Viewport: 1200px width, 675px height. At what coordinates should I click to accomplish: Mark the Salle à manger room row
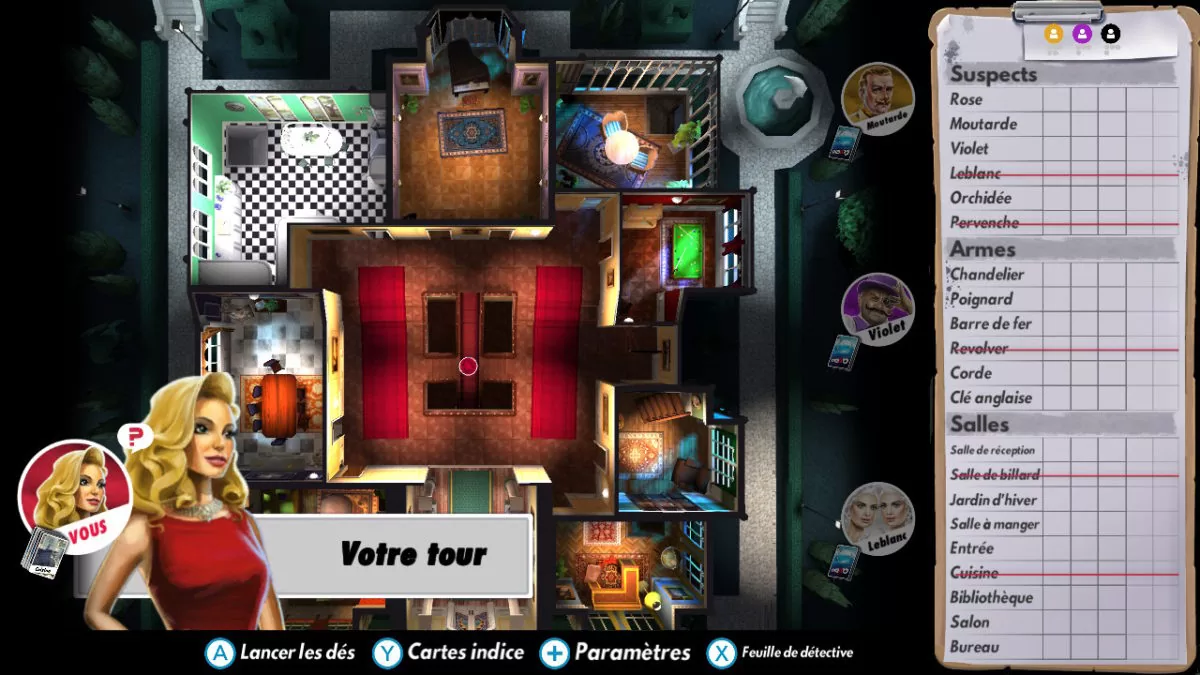[x=995, y=524]
